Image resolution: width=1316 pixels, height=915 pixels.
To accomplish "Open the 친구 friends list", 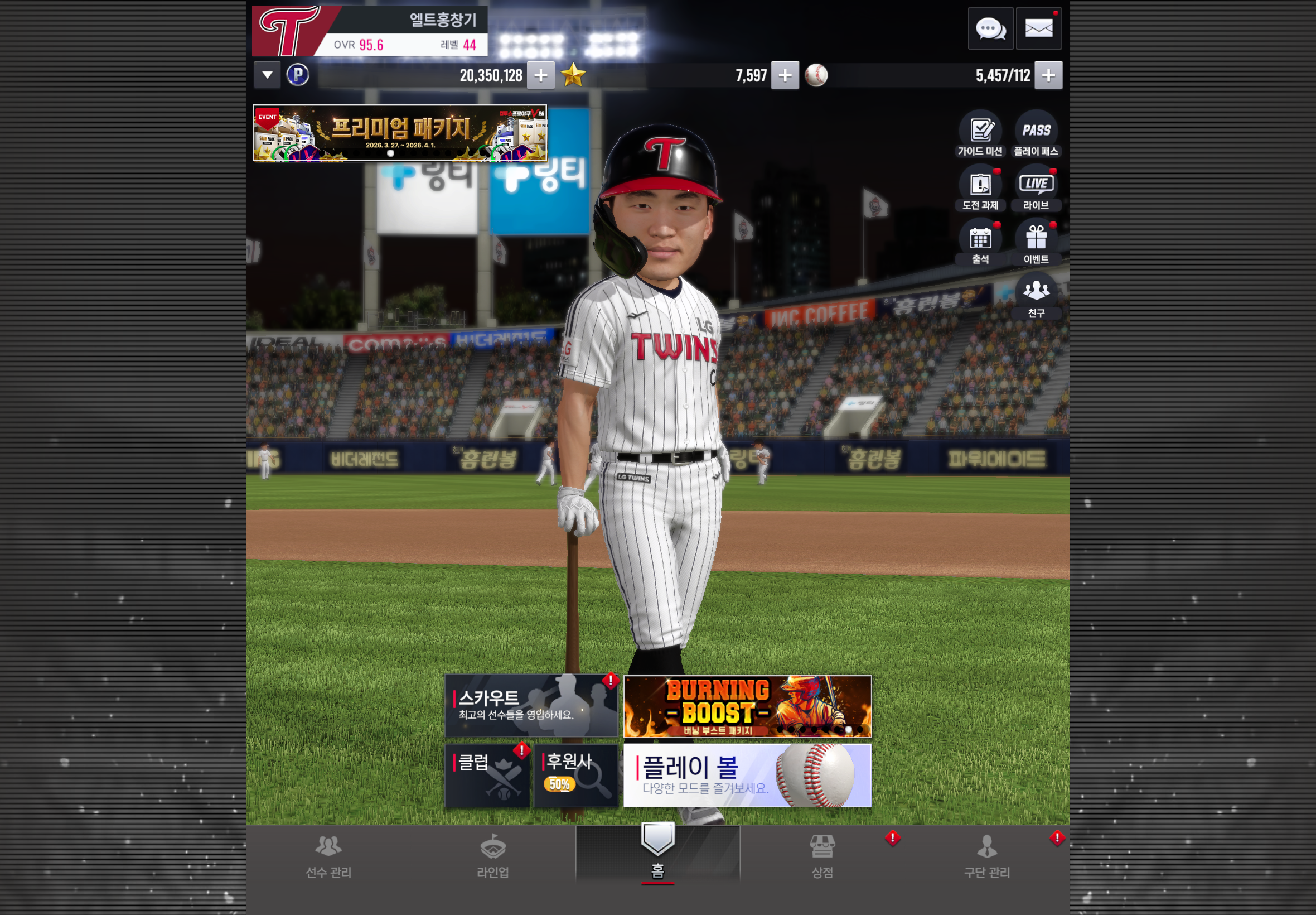I will [1036, 296].
